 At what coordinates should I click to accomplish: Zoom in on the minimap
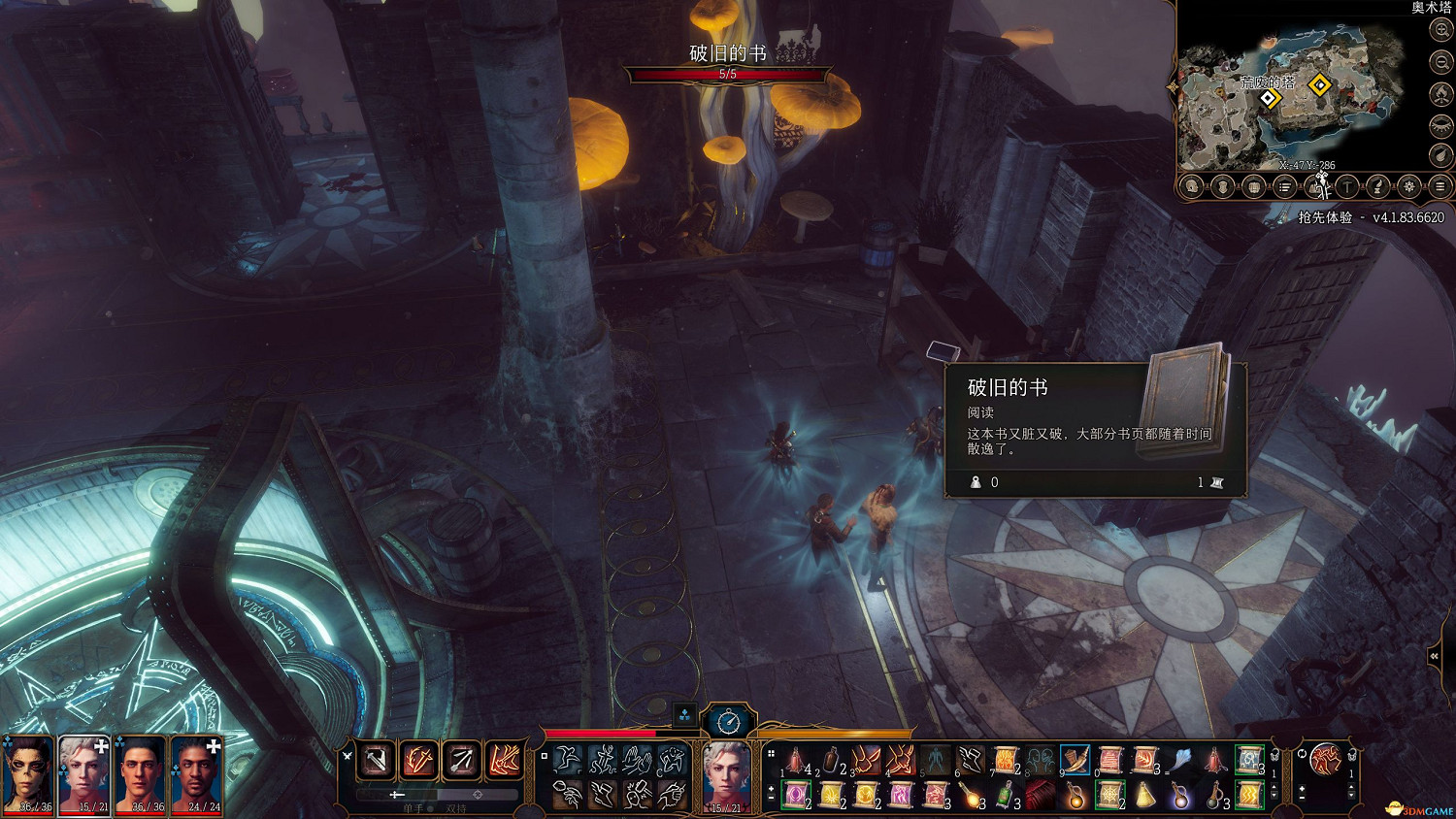pyautogui.click(x=1441, y=30)
